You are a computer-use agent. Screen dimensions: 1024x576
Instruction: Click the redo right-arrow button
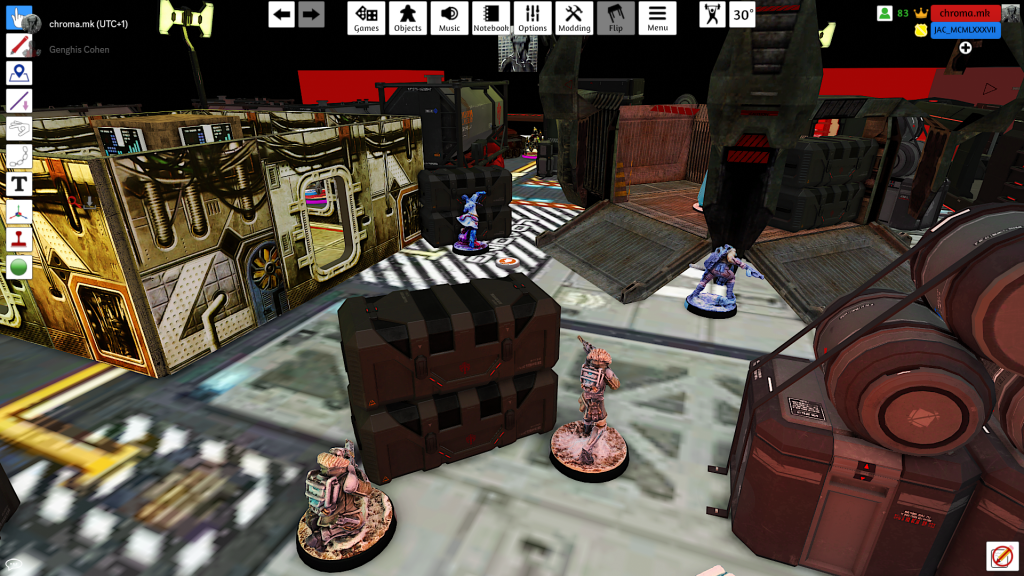tap(311, 14)
